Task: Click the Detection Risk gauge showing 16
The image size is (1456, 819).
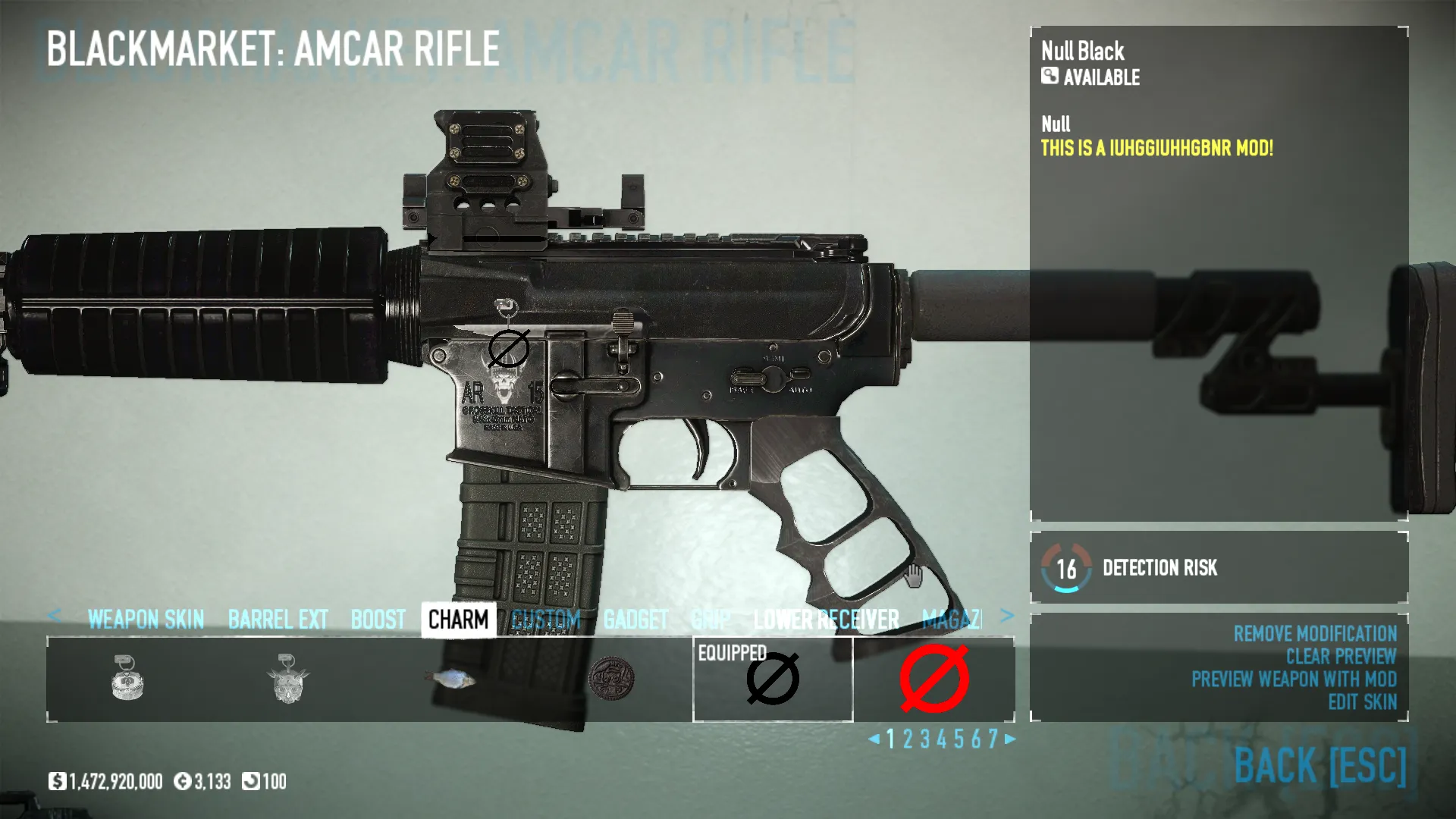Action: (x=1066, y=568)
